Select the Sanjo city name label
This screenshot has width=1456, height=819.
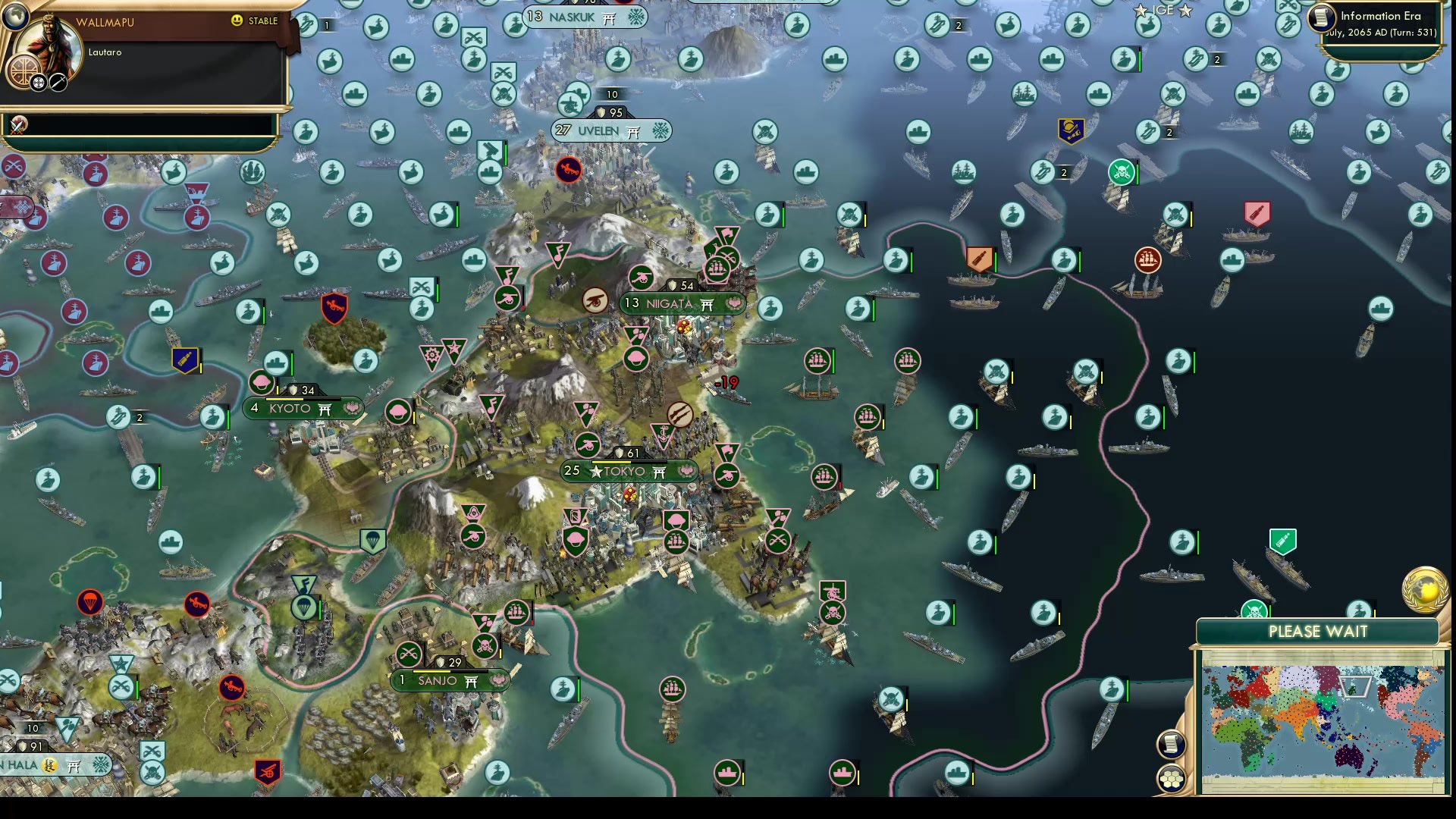[x=438, y=680]
